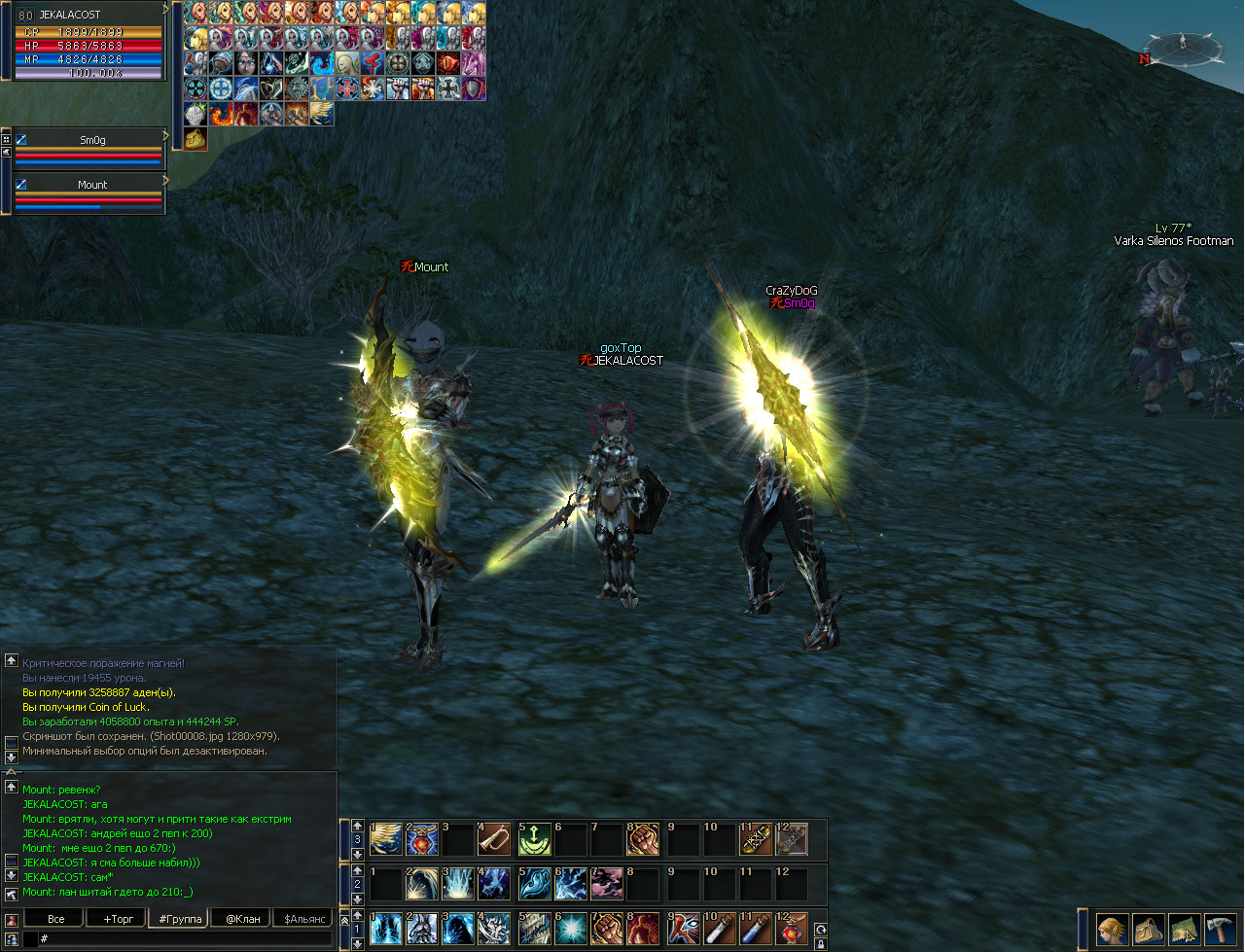This screenshot has width=1245, height=952.
Task: Use the white potion vial in slot 10
Action: [720, 928]
